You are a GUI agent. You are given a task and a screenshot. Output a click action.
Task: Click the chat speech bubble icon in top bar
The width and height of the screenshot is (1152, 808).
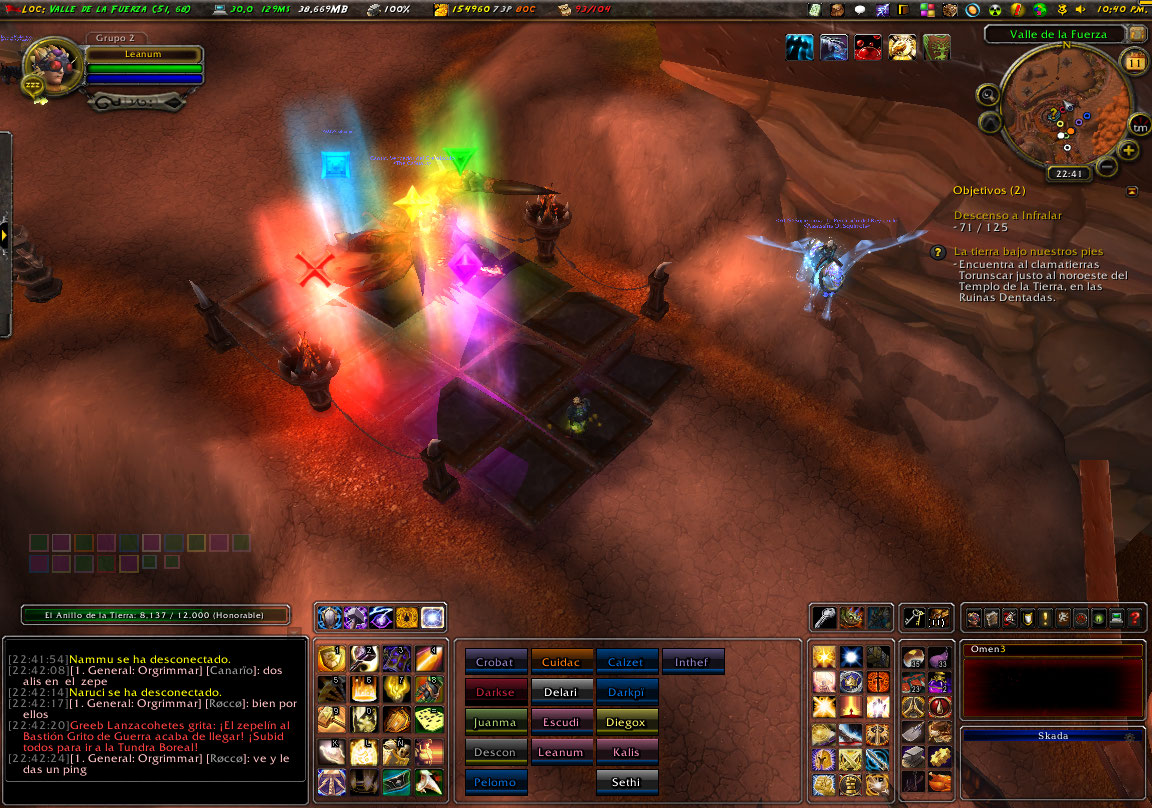click(860, 9)
